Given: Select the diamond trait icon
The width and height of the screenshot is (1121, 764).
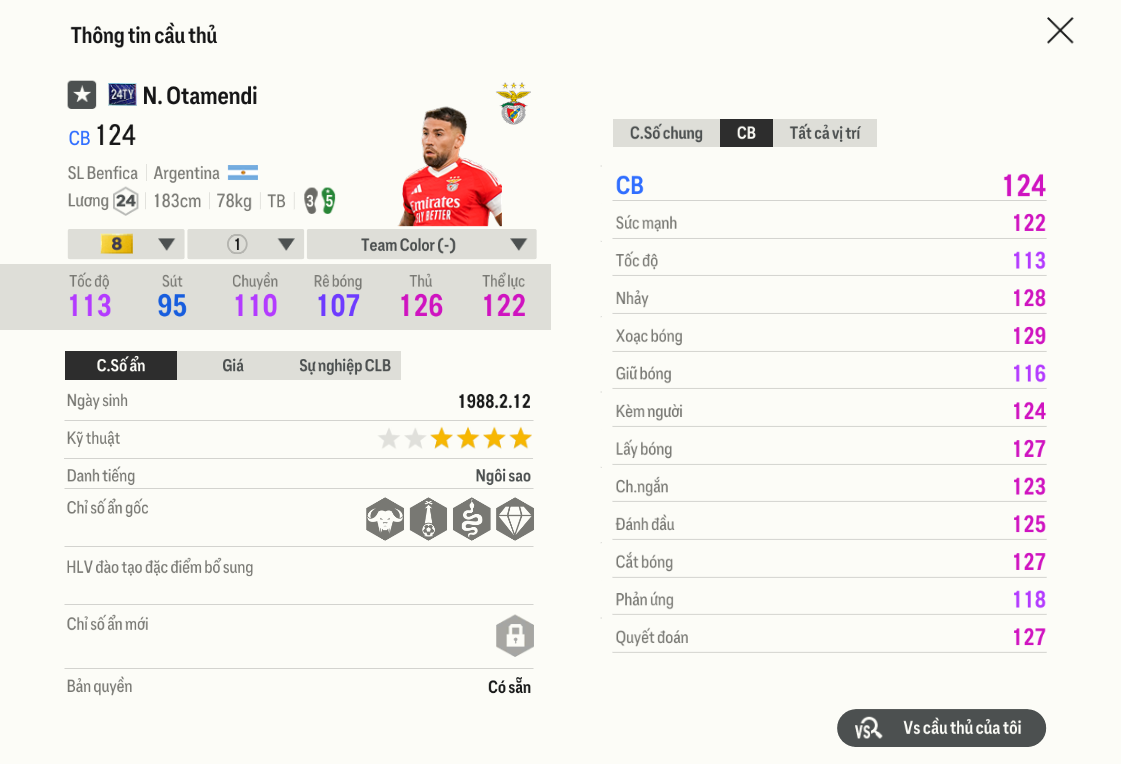Looking at the screenshot, I should pos(515,519).
